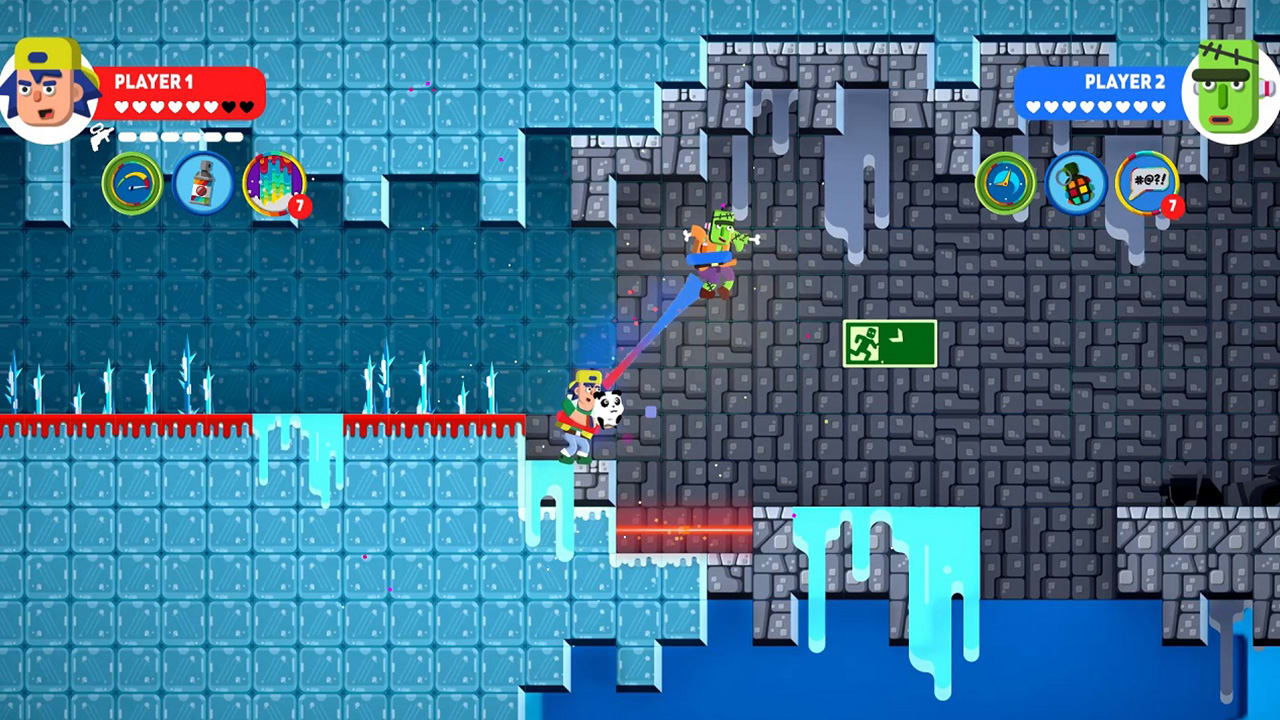Select the clock time ability for Player 2

[x=1006, y=184]
